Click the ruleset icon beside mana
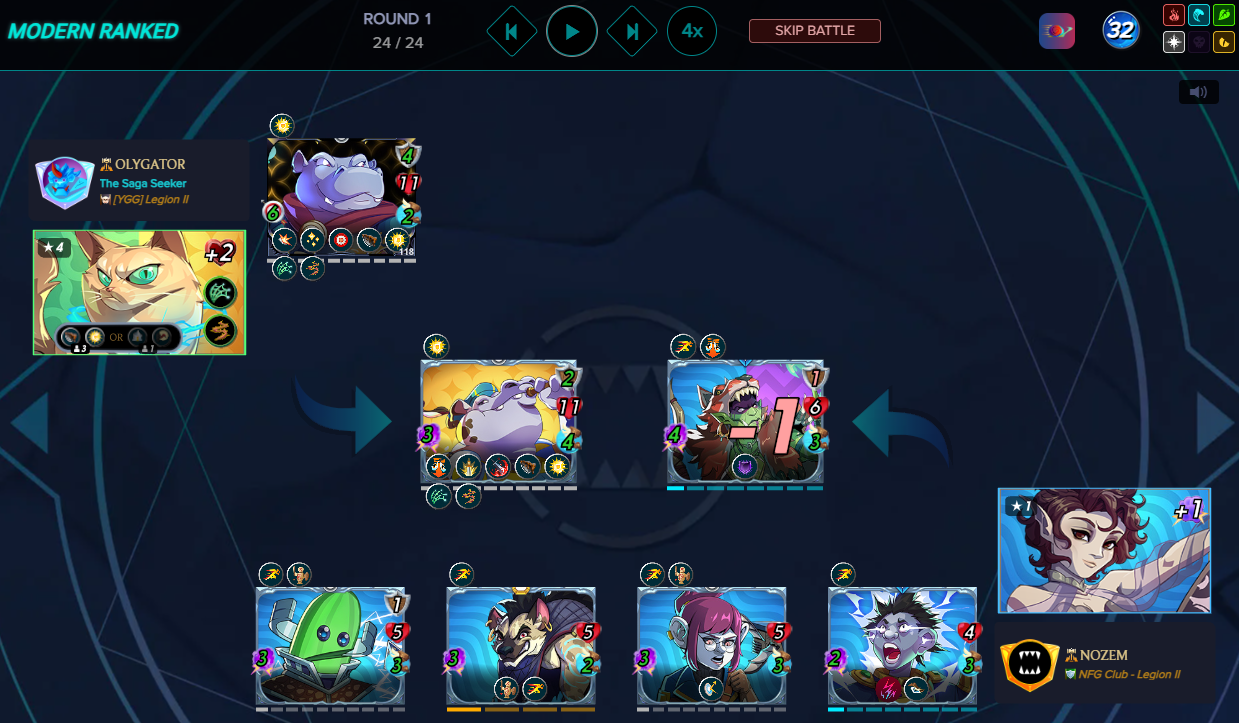Viewport: 1239px width, 723px height. click(x=1057, y=31)
